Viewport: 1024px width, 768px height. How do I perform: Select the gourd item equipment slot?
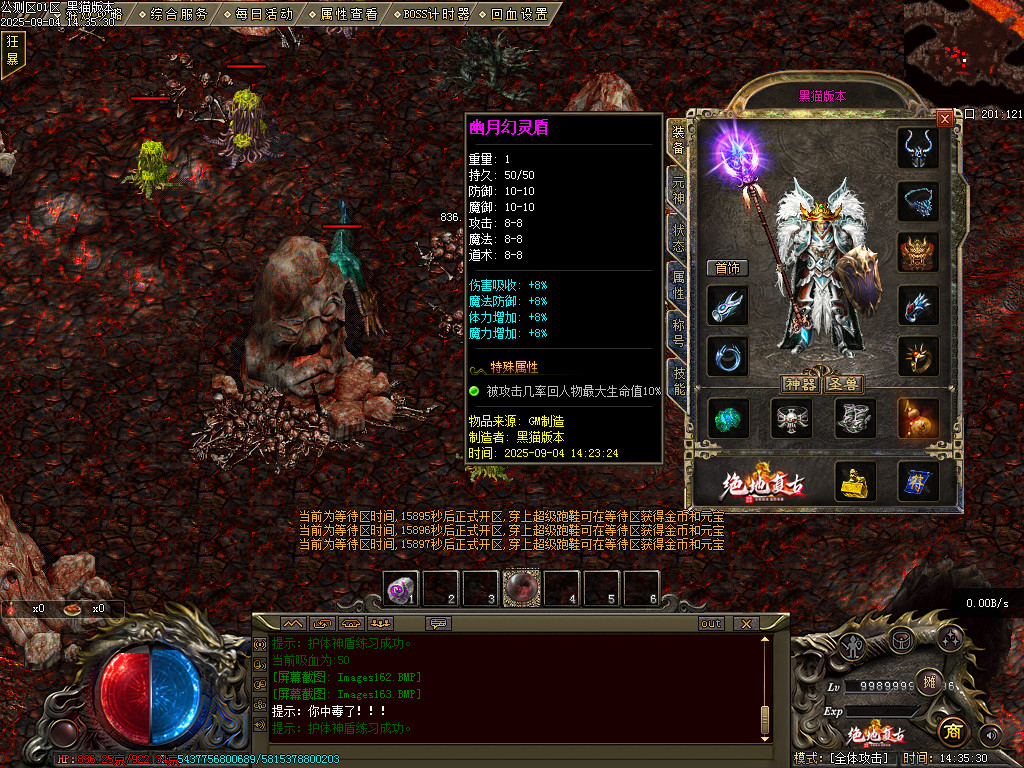pyautogui.click(x=917, y=418)
